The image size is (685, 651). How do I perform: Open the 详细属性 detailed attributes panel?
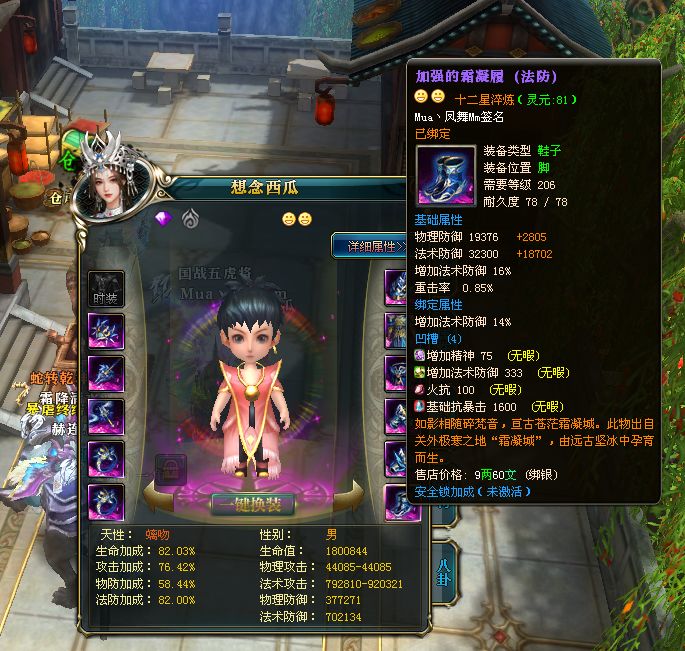point(368,245)
